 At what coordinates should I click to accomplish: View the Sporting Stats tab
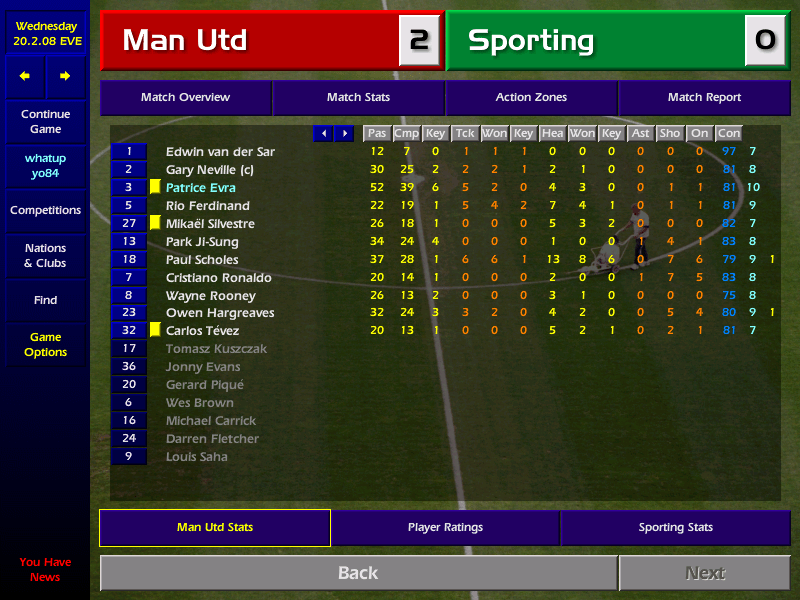click(x=675, y=527)
